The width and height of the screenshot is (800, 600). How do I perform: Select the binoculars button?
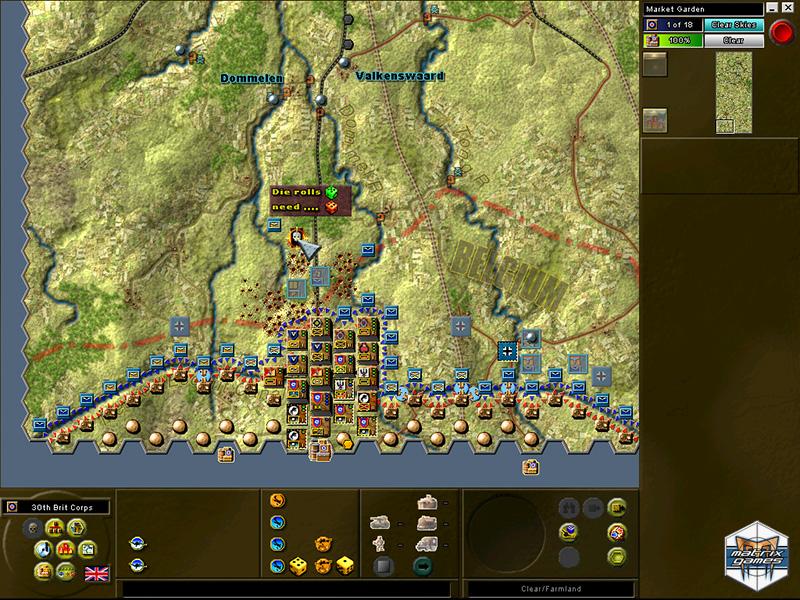click(569, 507)
